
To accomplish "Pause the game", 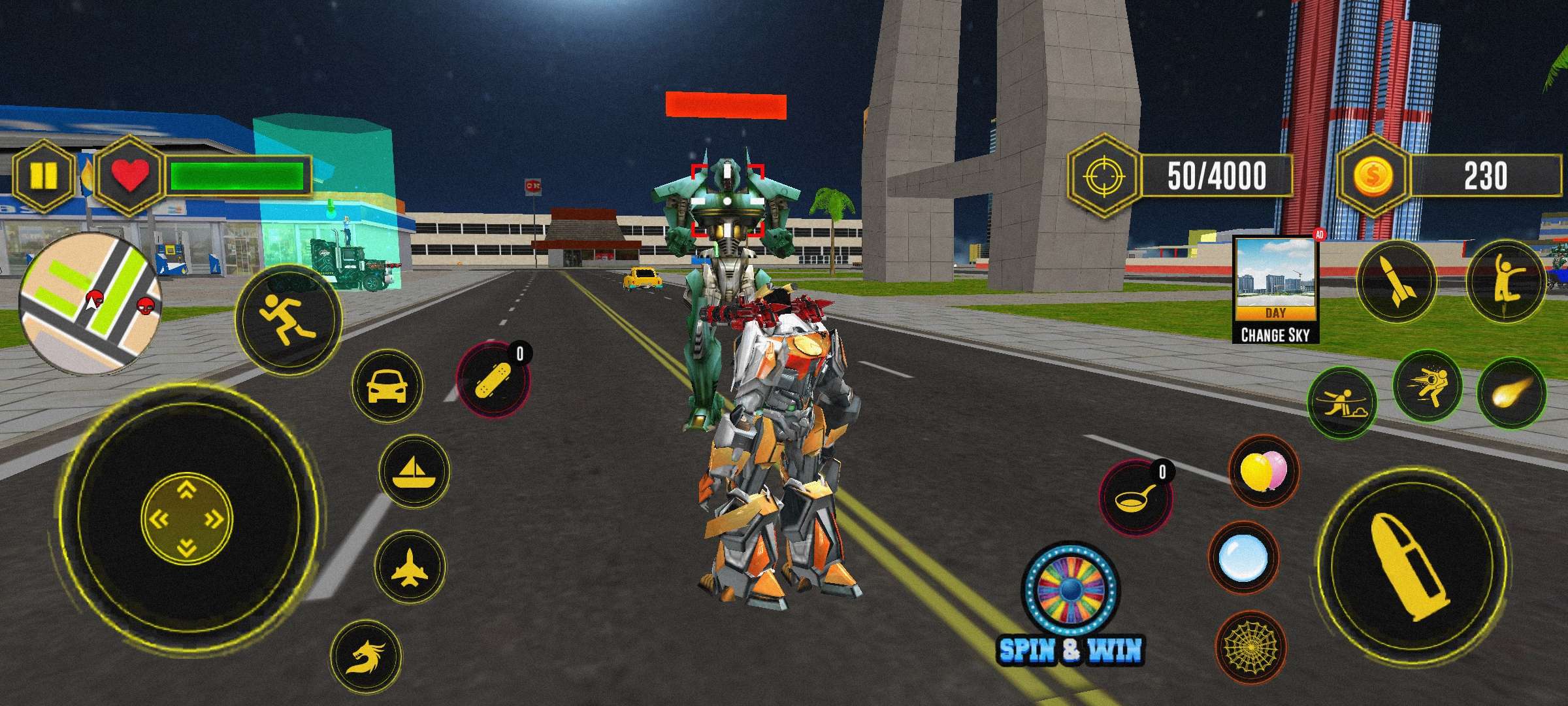I will 44,175.
